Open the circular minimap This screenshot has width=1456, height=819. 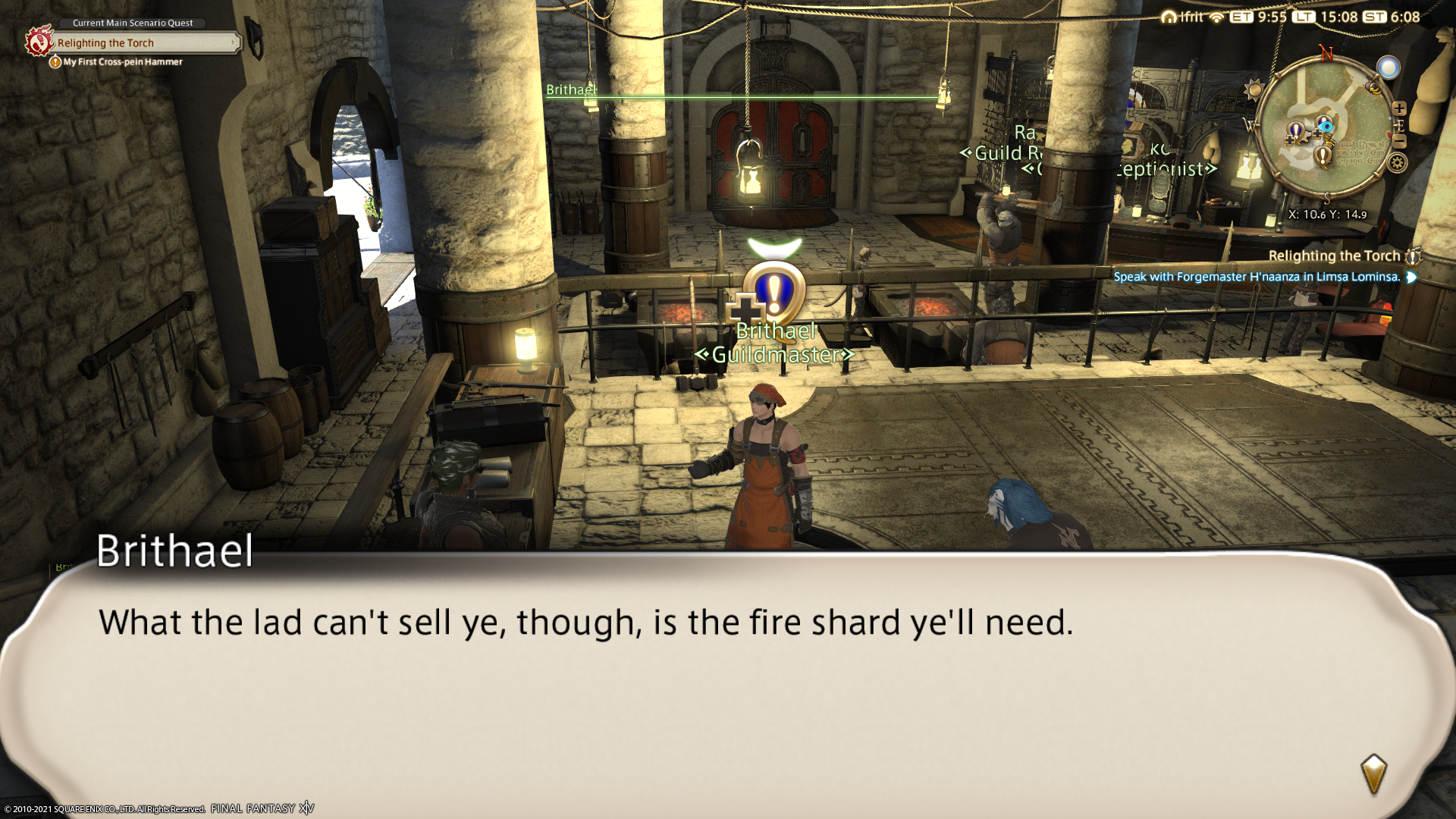tap(1324, 129)
